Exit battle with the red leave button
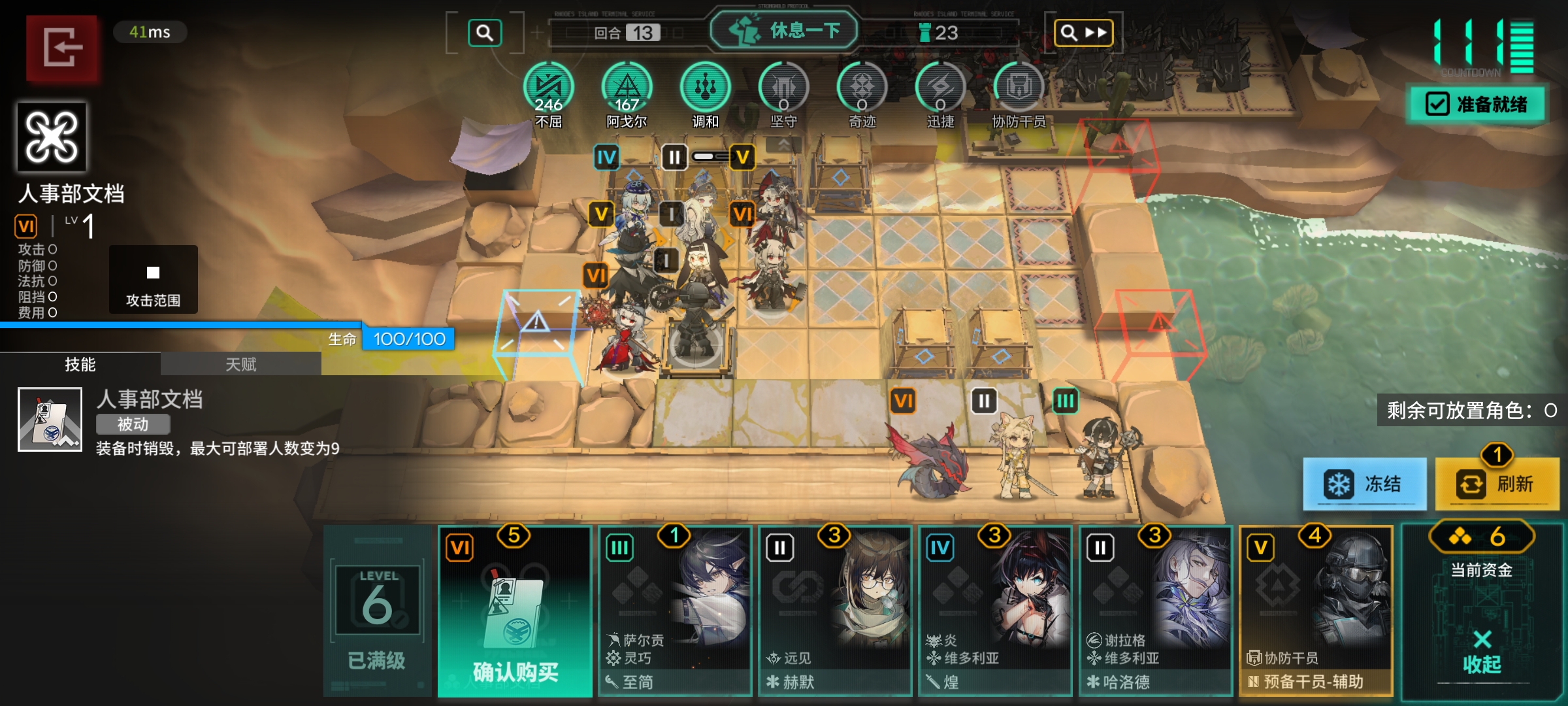 point(62,48)
